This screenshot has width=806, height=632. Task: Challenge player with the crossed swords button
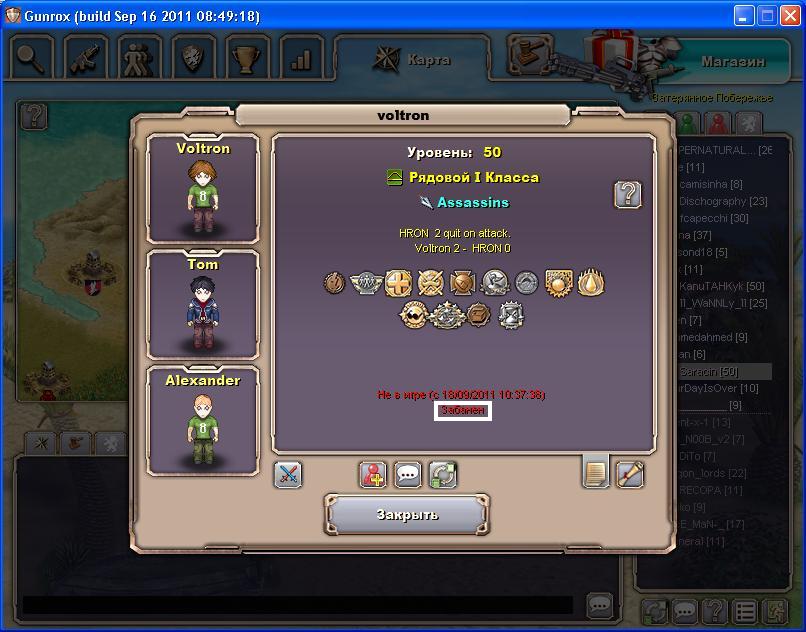click(288, 474)
